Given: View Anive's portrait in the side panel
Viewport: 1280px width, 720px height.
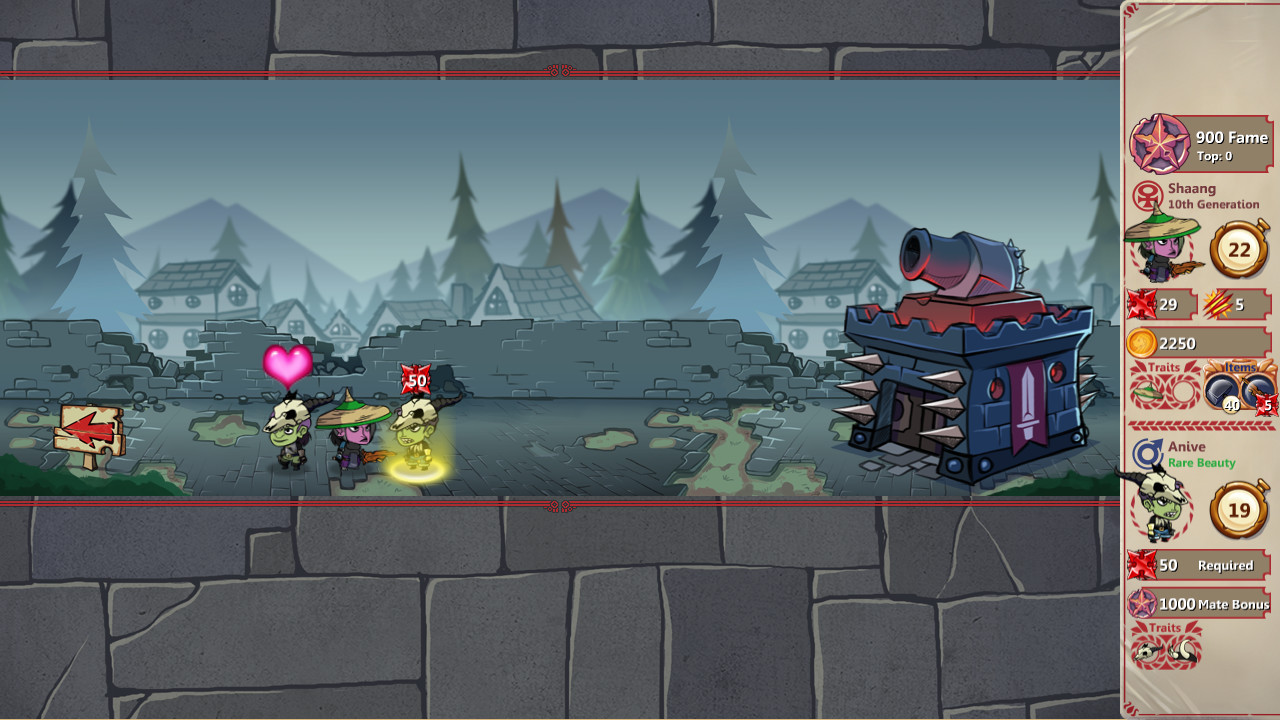Looking at the screenshot, I should 1158,504.
